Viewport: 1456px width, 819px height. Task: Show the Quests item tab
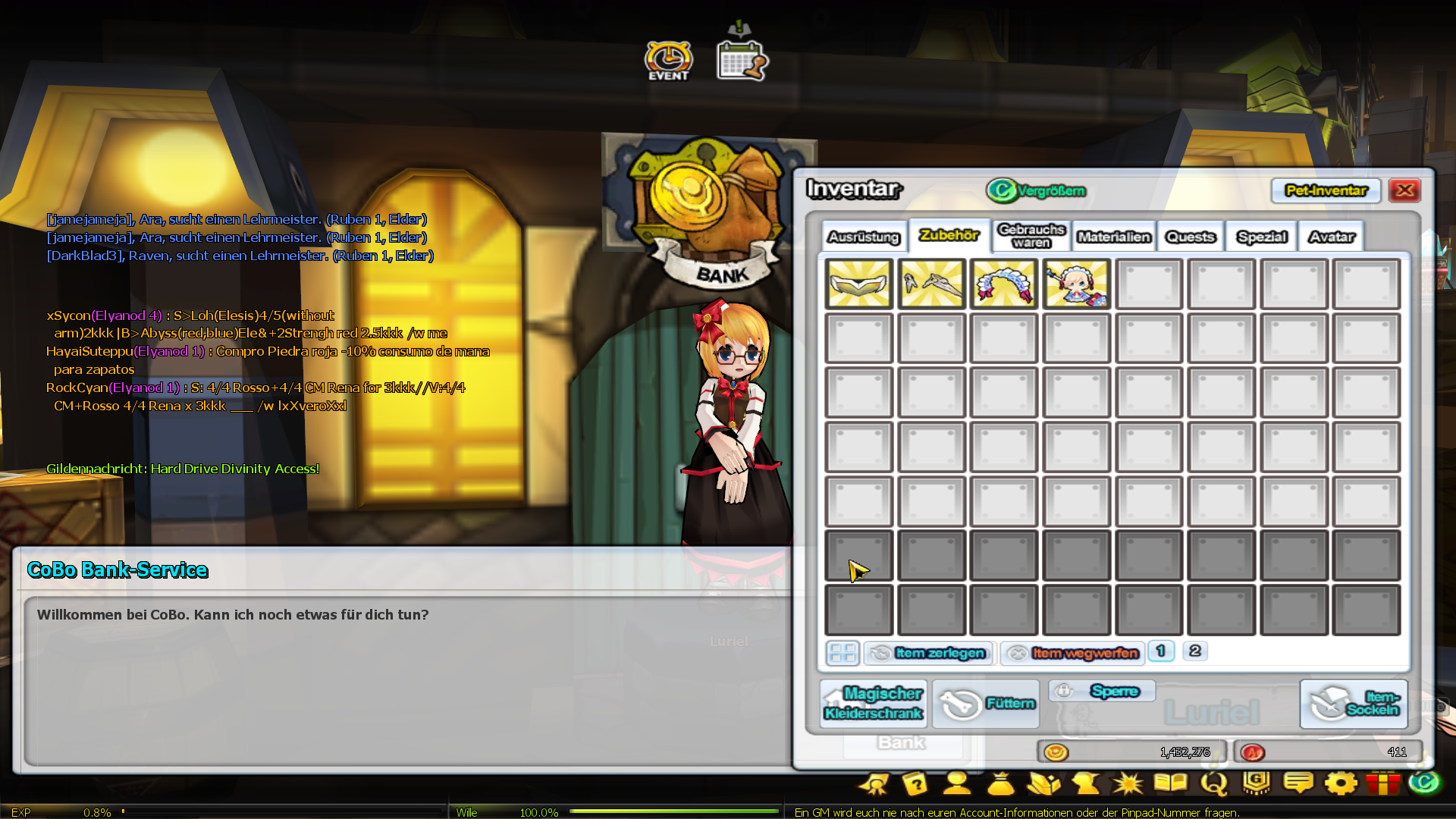pos(1191,237)
